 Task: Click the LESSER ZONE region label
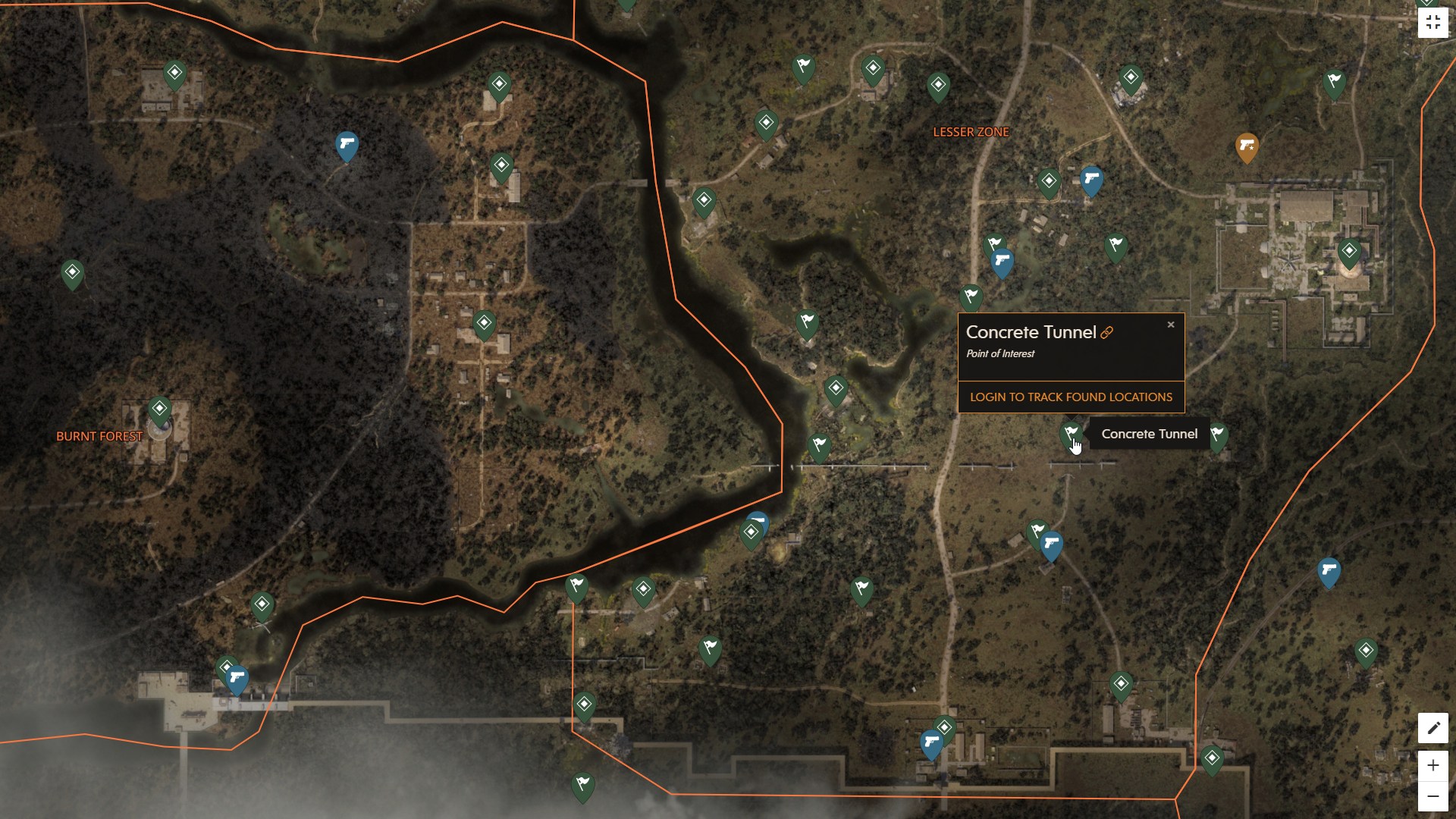pos(971,131)
